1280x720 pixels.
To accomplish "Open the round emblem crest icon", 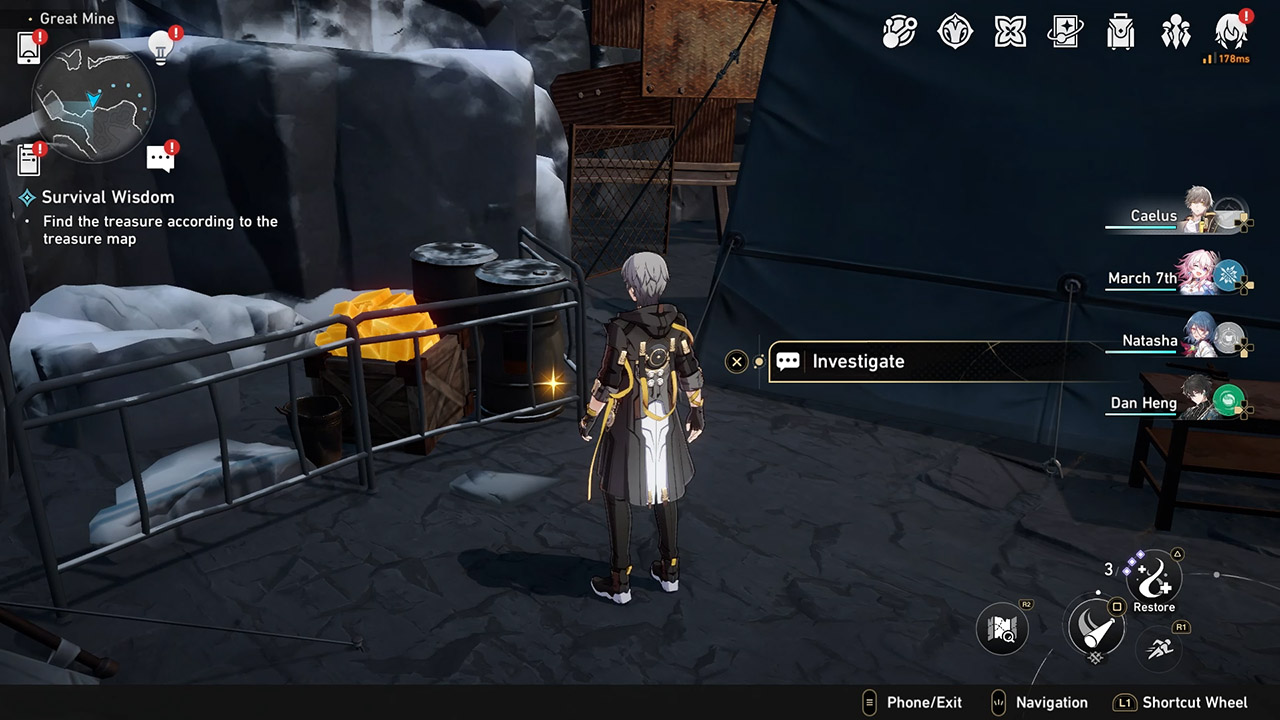I will 955,33.
